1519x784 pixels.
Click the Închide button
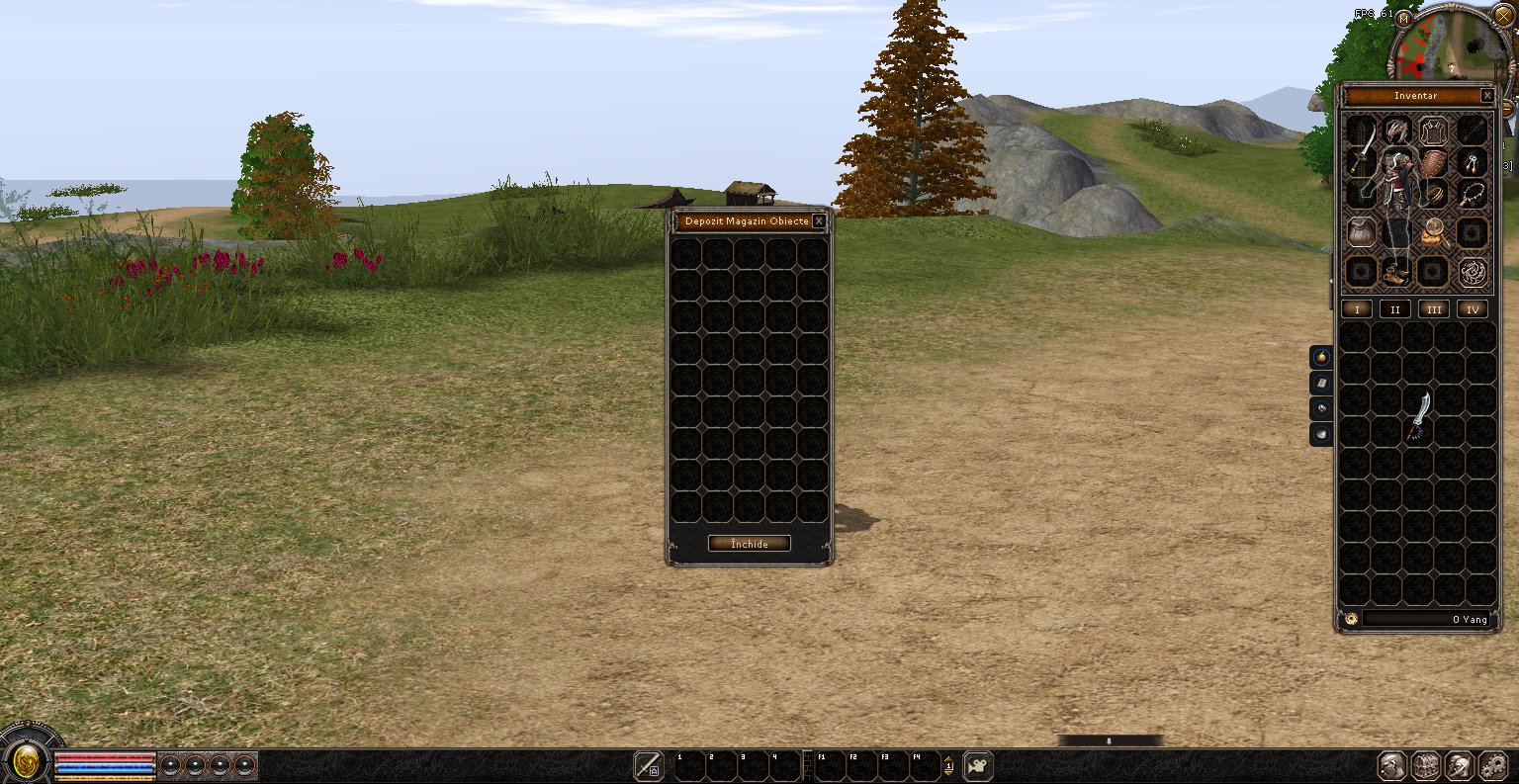(749, 544)
